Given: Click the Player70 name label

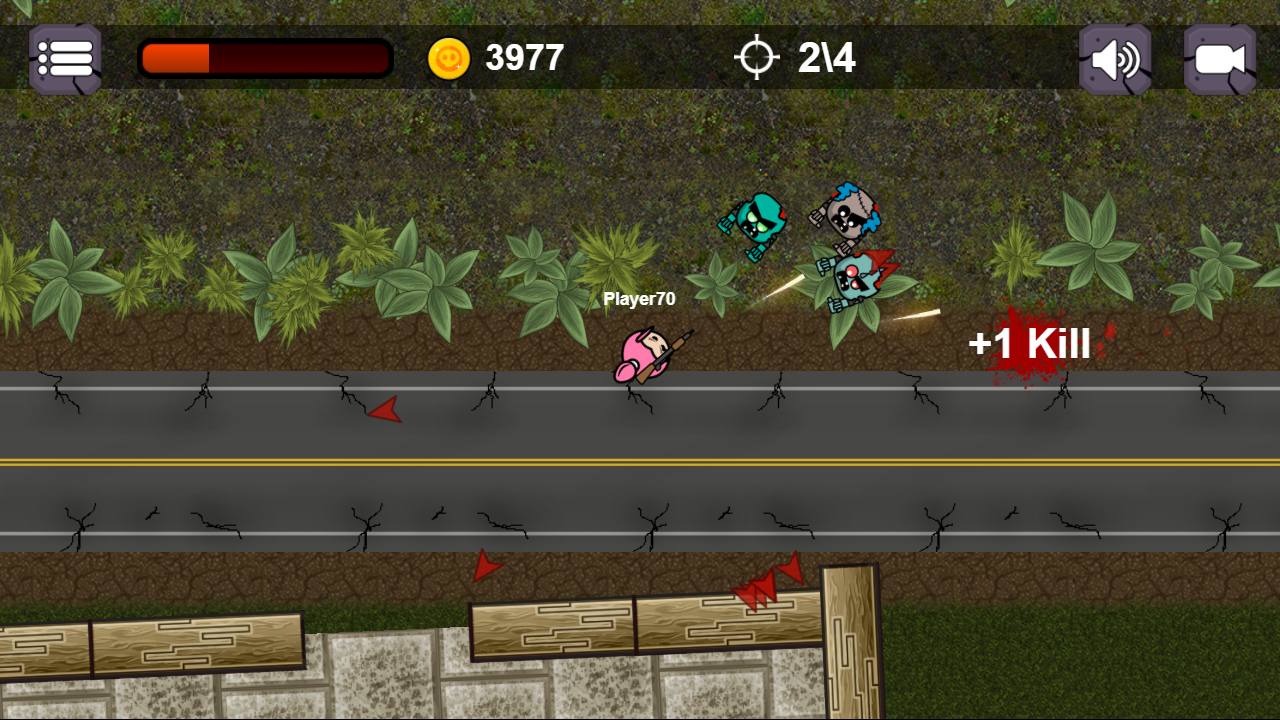Looking at the screenshot, I should (640, 299).
